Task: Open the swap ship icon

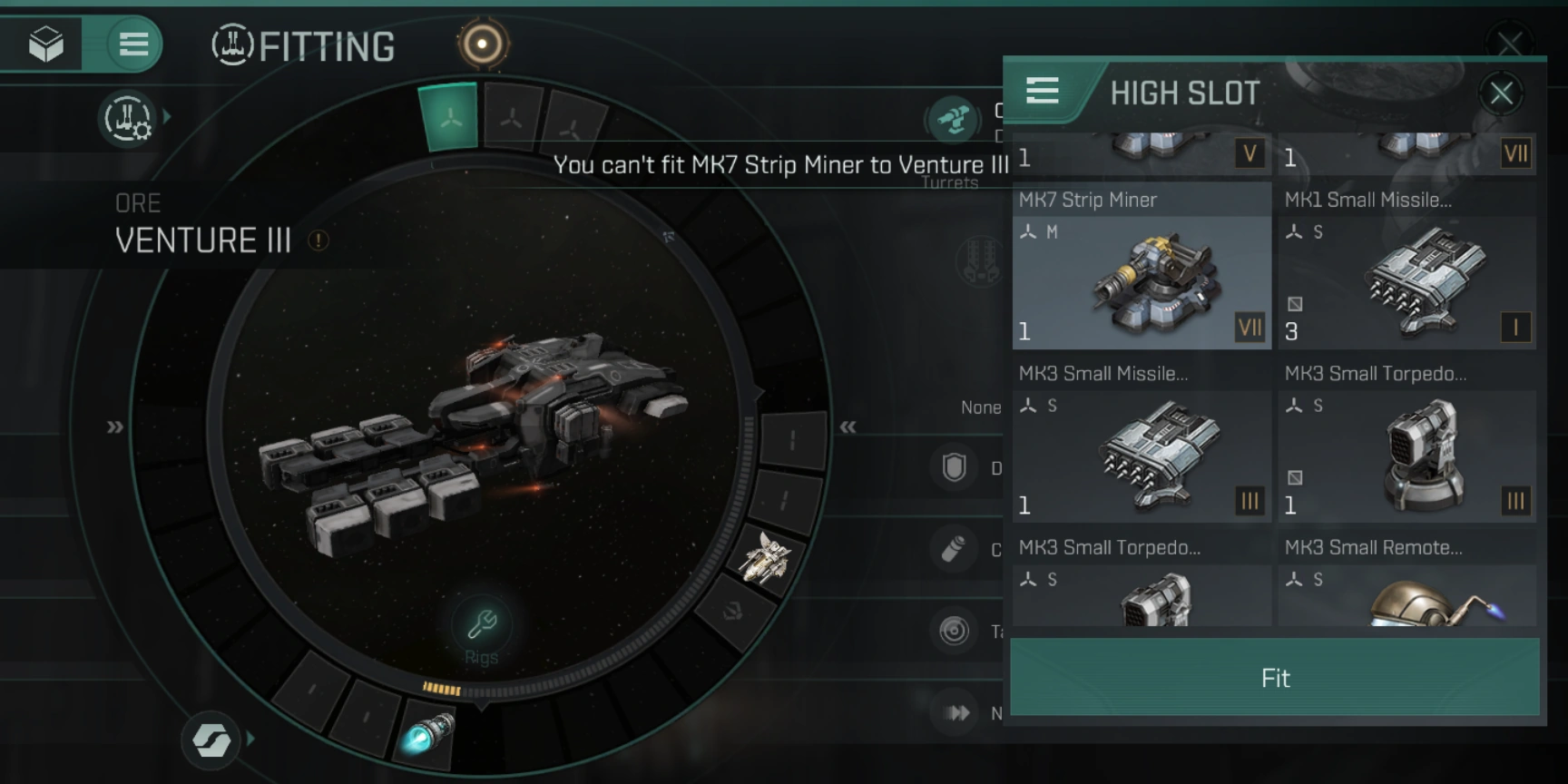Action: (211, 740)
